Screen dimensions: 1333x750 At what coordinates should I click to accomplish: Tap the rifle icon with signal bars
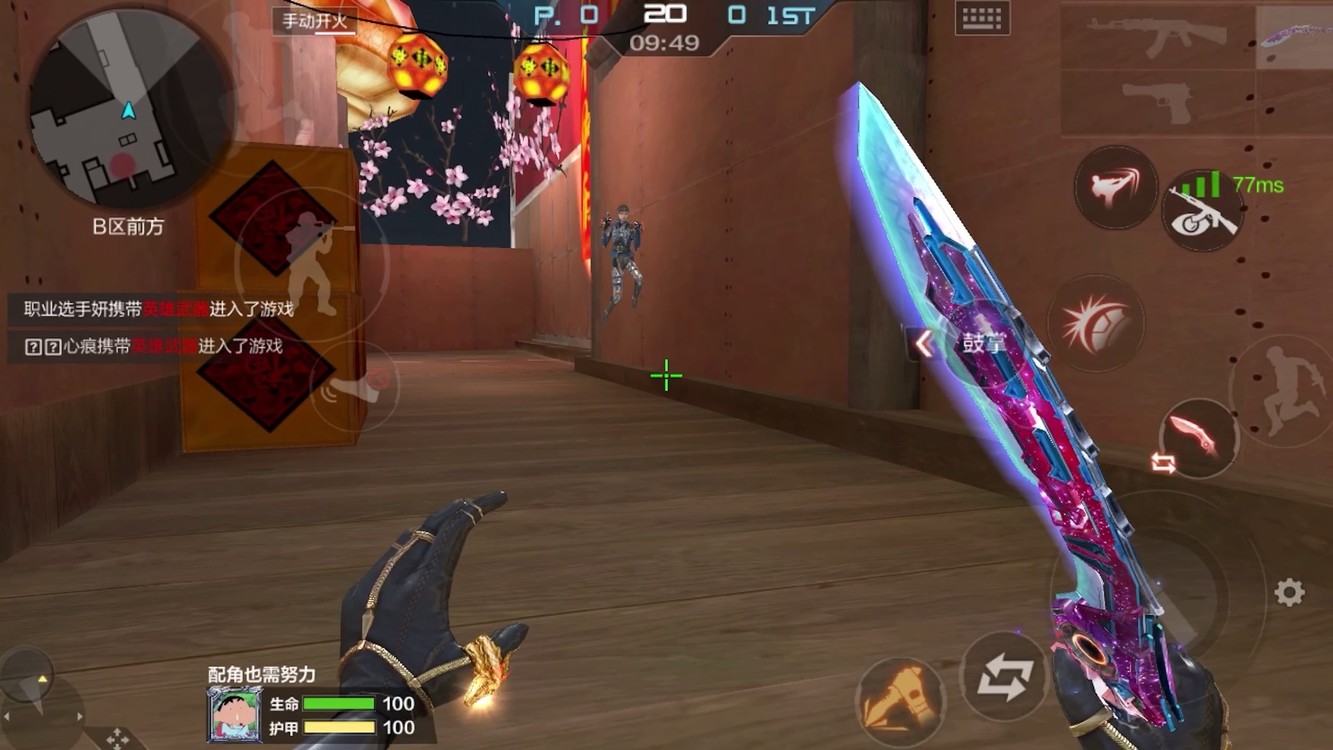(x=1203, y=212)
